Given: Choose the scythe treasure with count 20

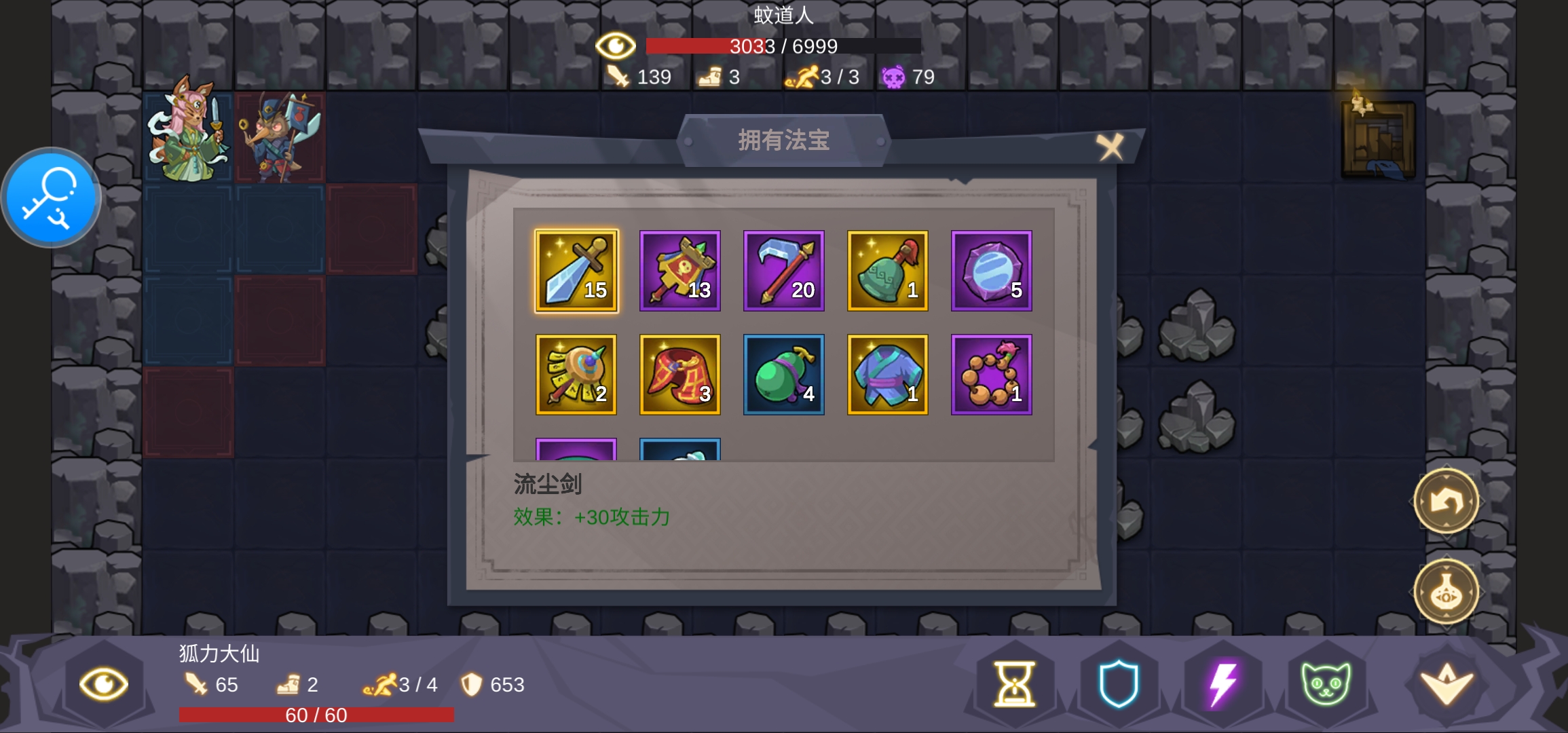Looking at the screenshot, I should coord(784,271).
